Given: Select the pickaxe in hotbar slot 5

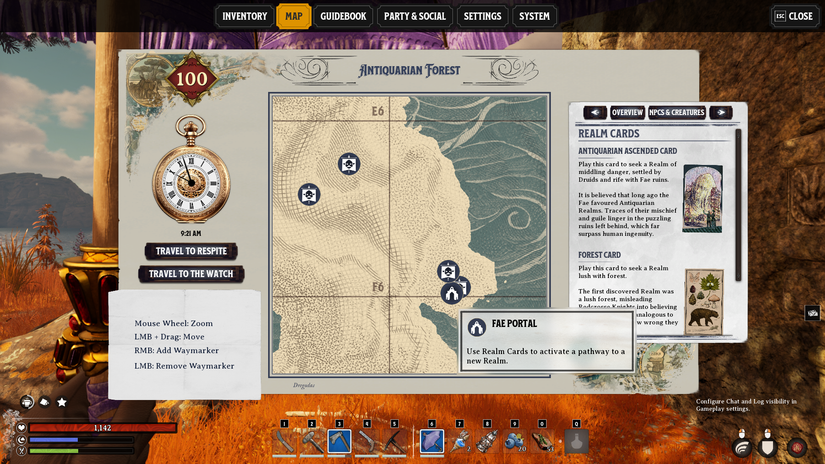Looking at the screenshot, I should 394,441.
